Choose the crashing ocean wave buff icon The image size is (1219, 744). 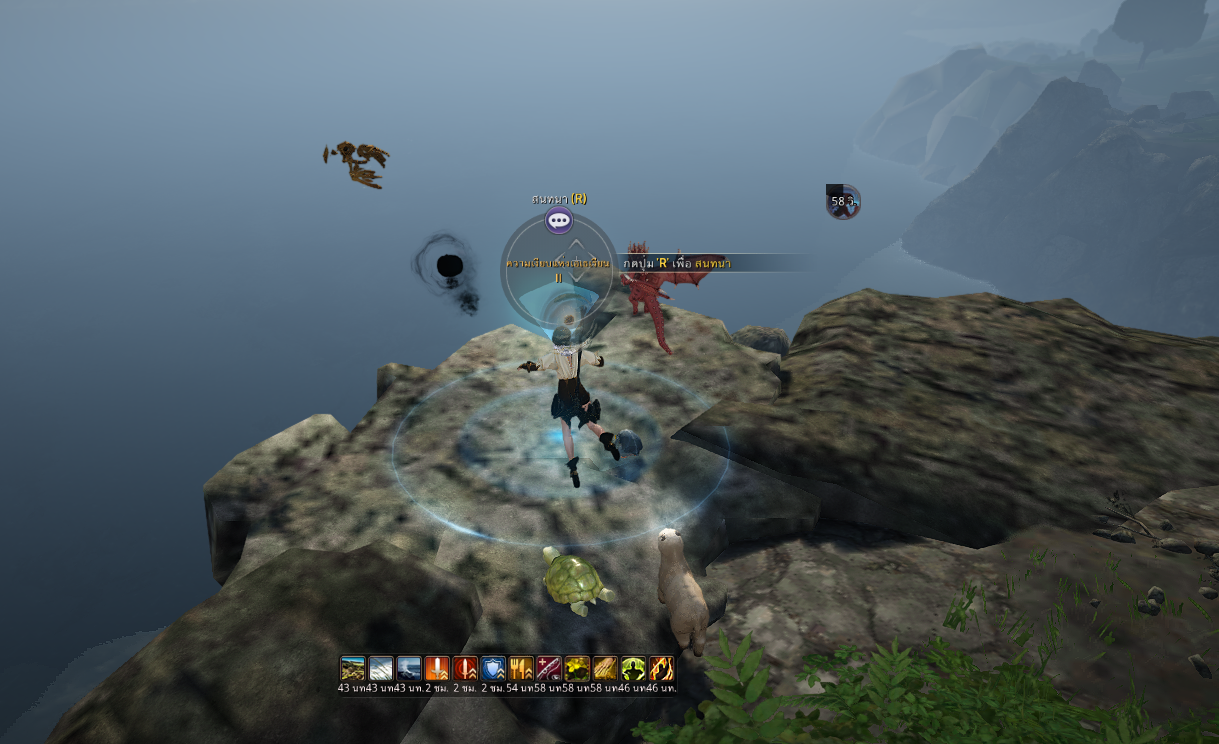click(409, 668)
